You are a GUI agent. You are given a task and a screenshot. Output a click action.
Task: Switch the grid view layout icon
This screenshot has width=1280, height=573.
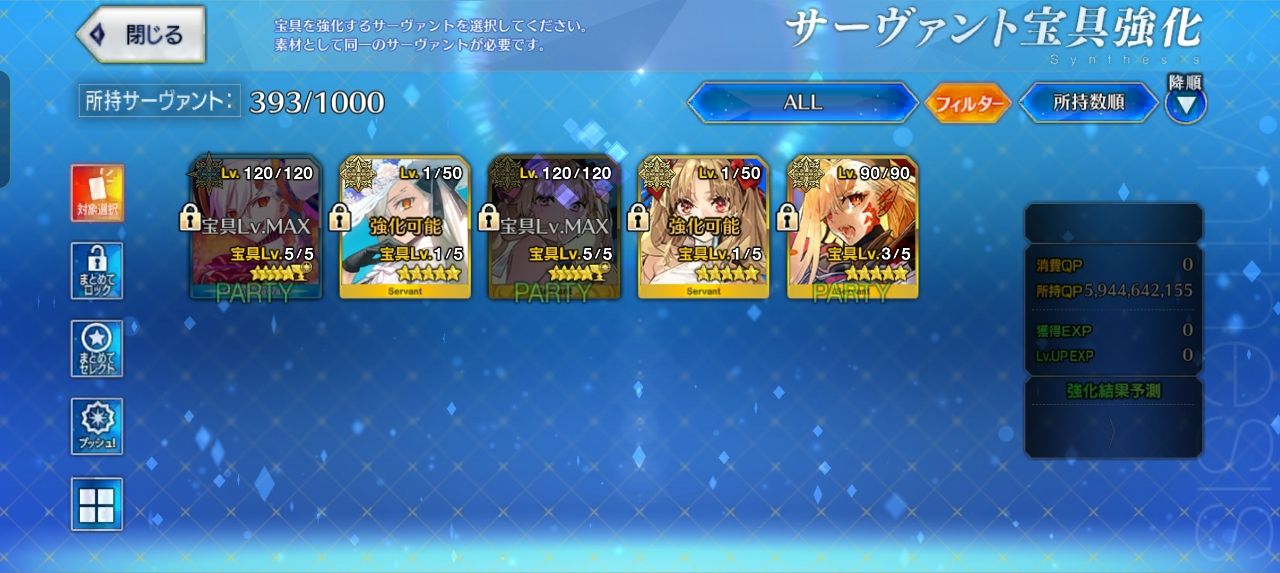click(97, 504)
